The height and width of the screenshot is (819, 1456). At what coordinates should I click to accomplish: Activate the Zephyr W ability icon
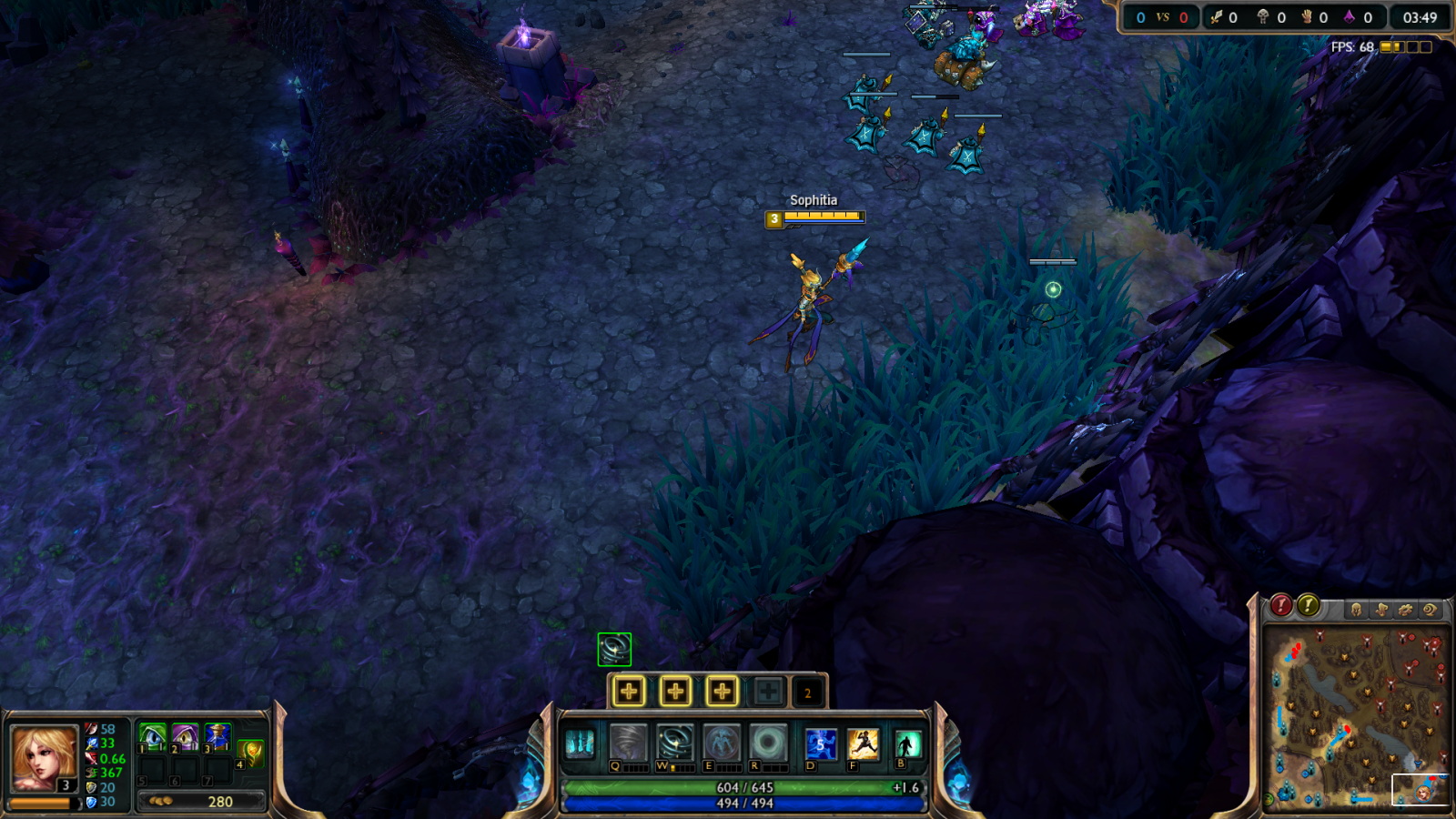coord(675,743)
